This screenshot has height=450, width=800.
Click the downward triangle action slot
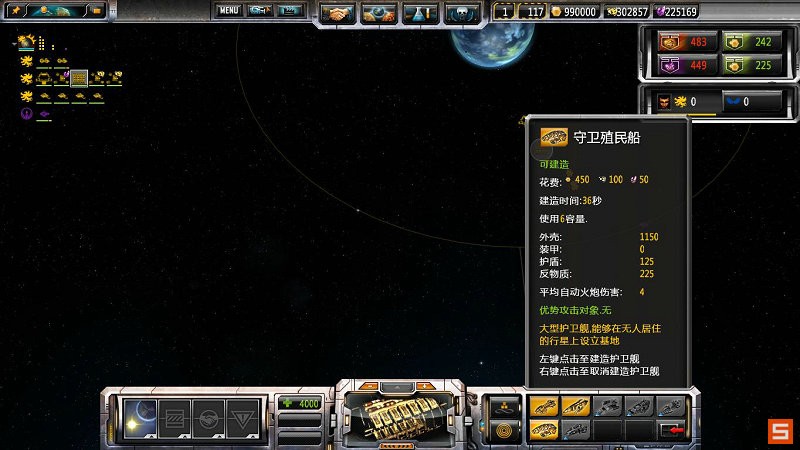(240, 416)
